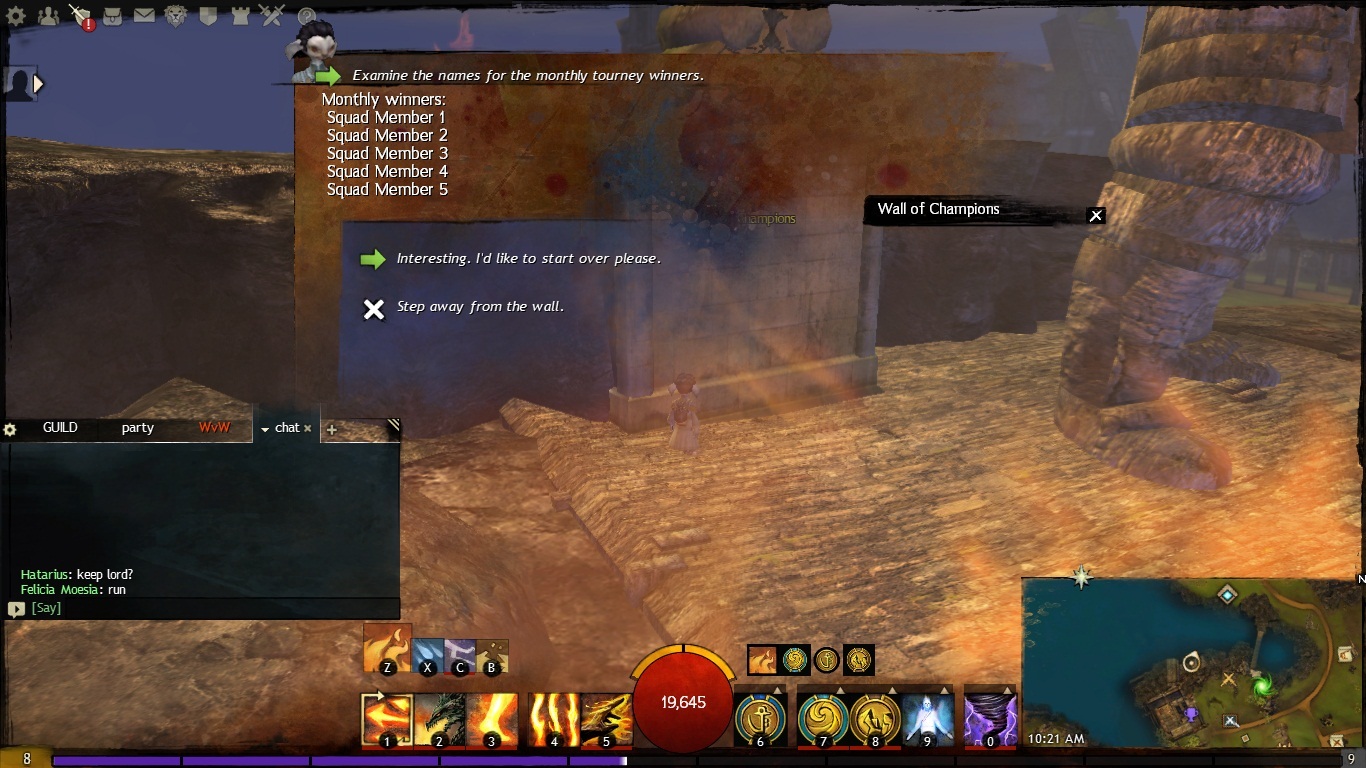
Task: Add a new chat tab
Action: [x=332, y=429]
